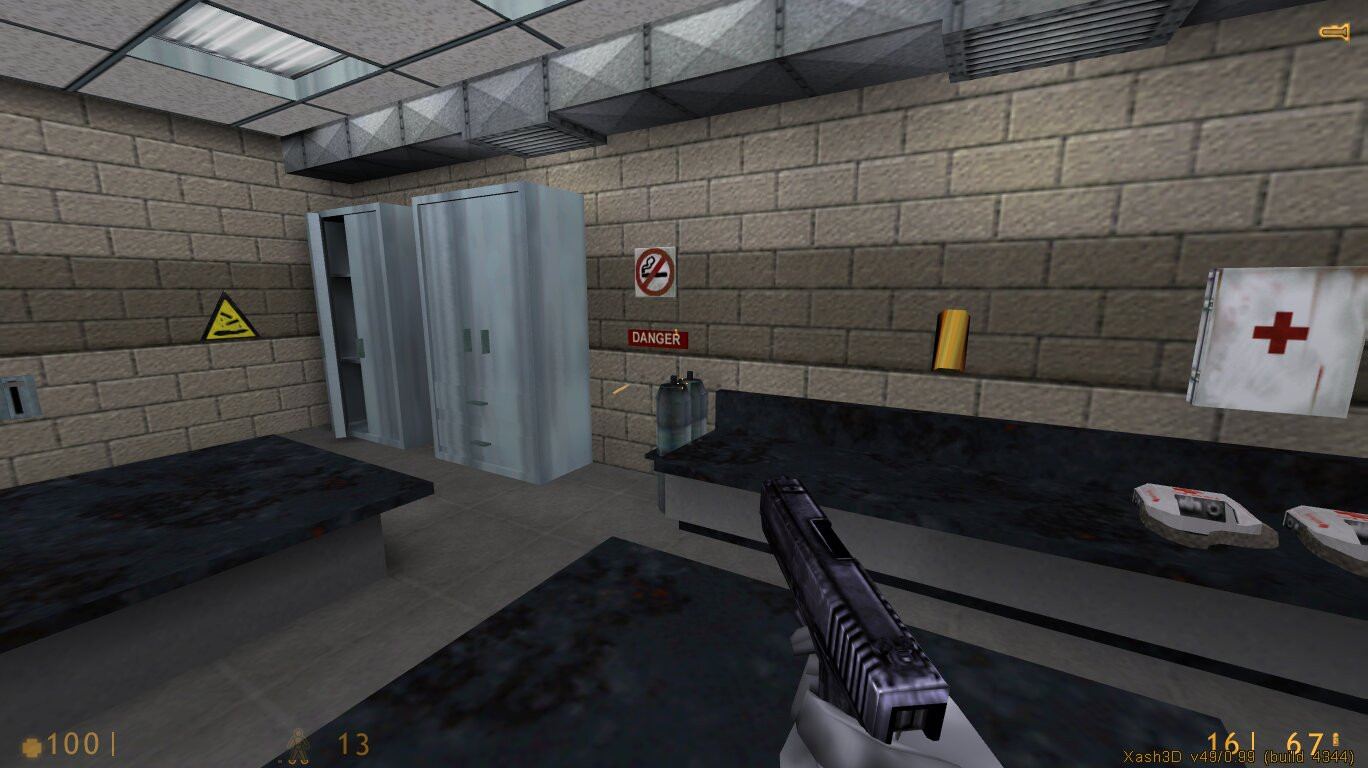Click the red DANGER sign

point(655,338)
